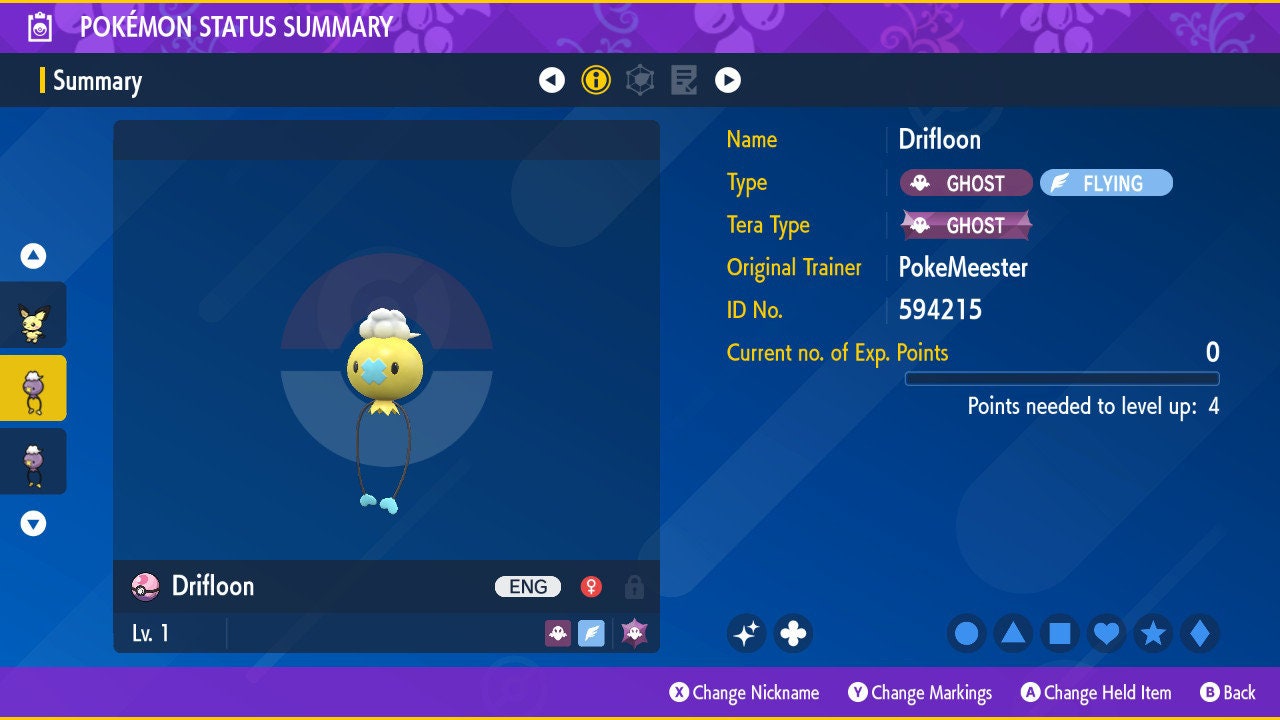Viewport: 1280px width, 720px height.
Task: Toggle the circle marking
Action: (966, 633)
